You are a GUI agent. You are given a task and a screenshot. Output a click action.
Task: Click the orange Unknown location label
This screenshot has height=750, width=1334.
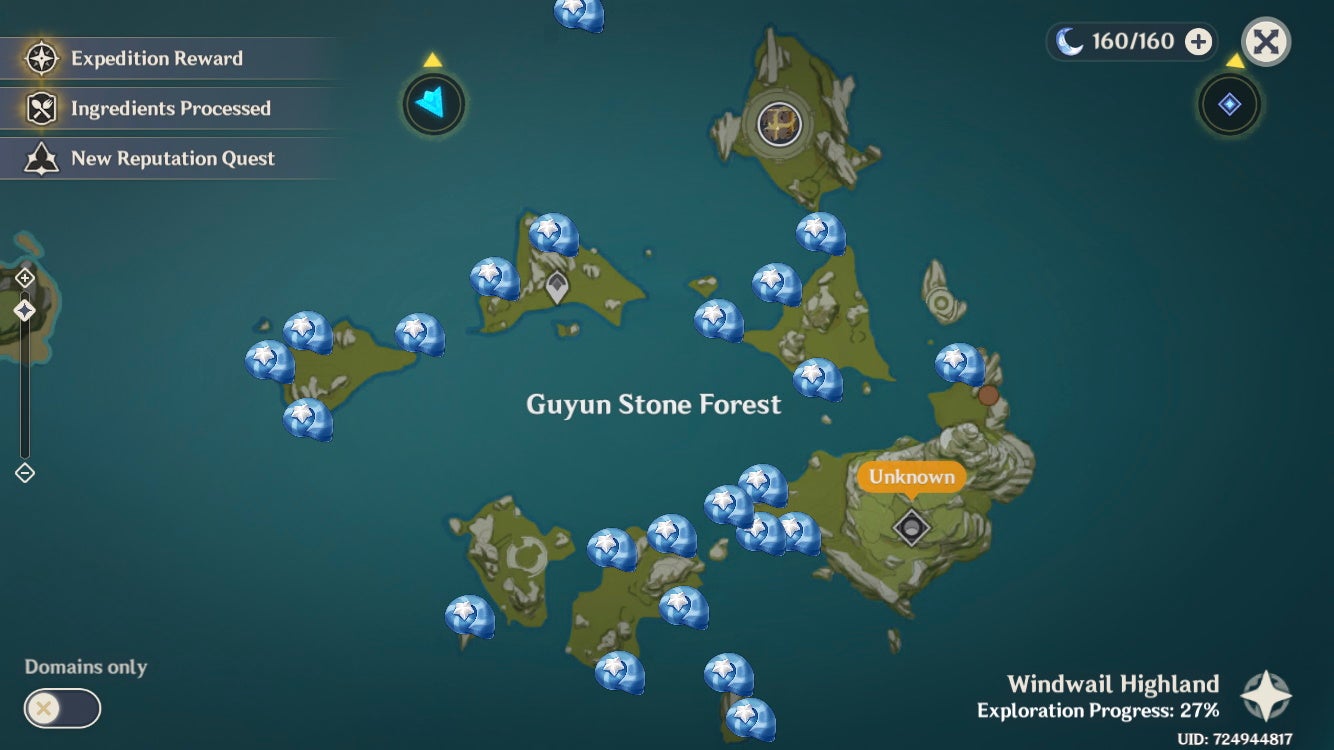(910, 477)
